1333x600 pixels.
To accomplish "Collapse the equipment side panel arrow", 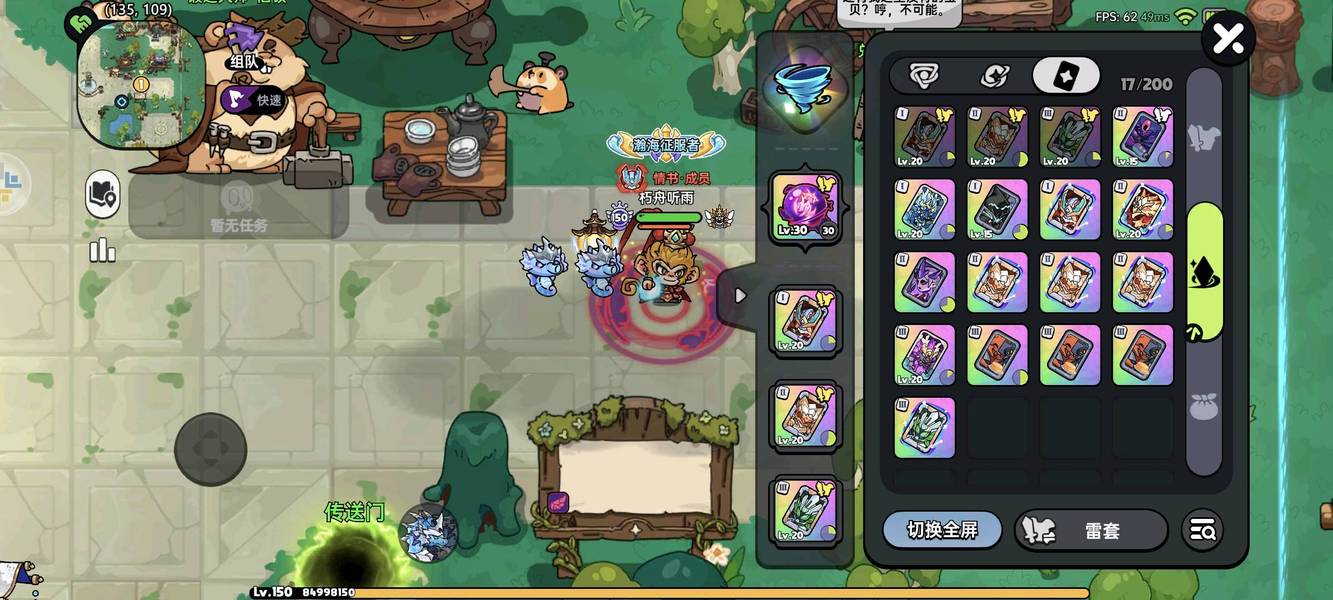I will (740, 296).
